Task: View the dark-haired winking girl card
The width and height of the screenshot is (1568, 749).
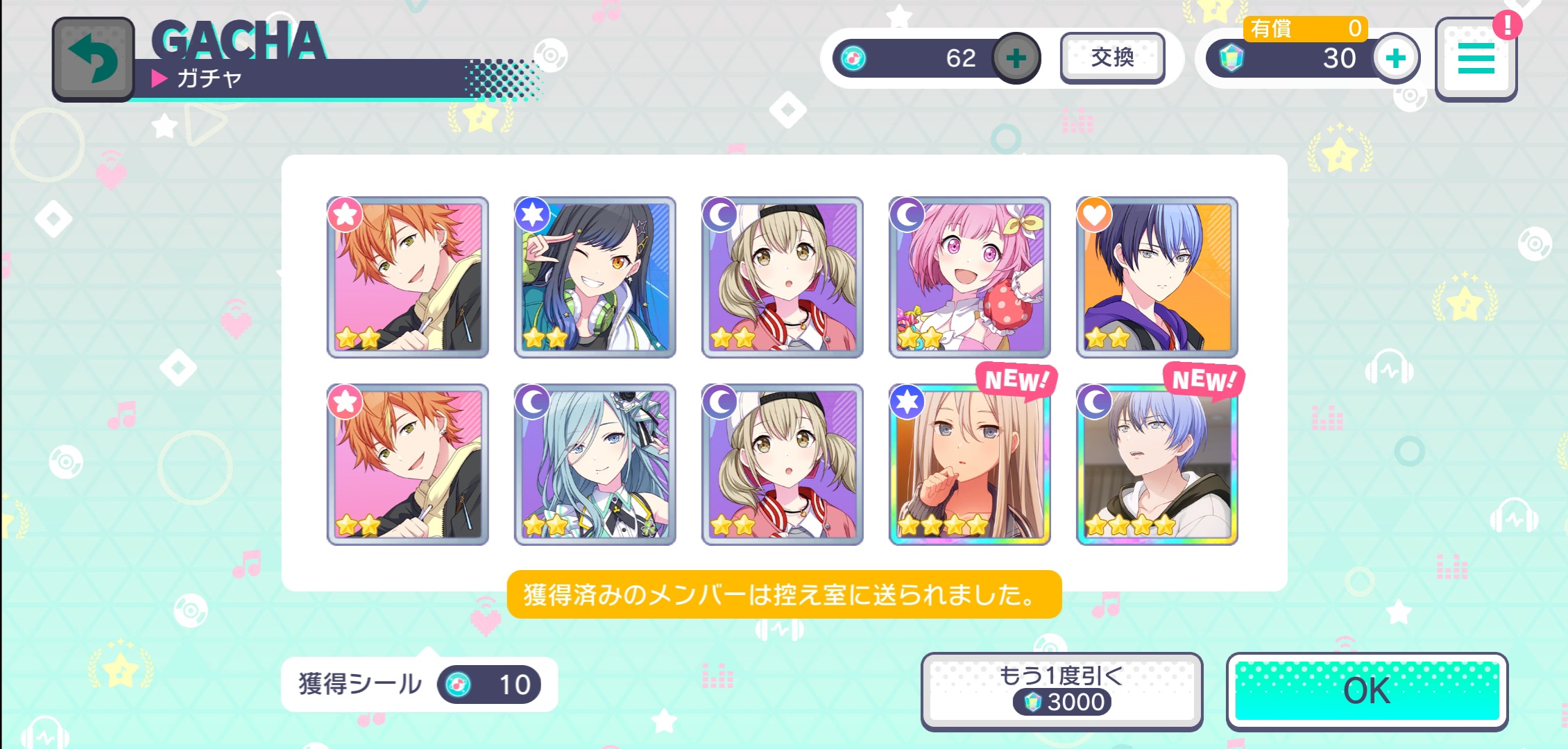Action: (x=595, y=277)
